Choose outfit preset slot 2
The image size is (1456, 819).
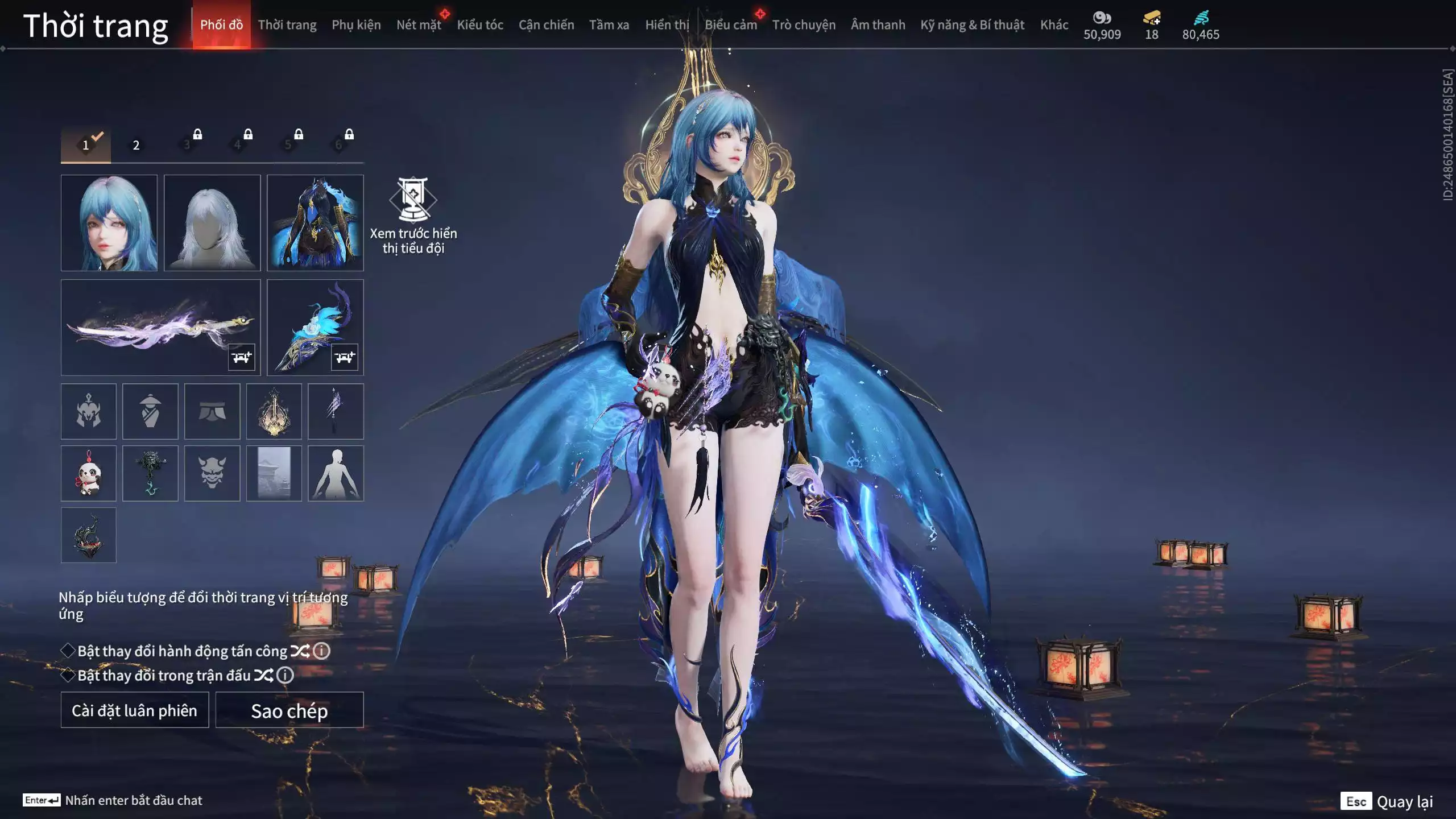pyautogui.click(x=136, y=145)
